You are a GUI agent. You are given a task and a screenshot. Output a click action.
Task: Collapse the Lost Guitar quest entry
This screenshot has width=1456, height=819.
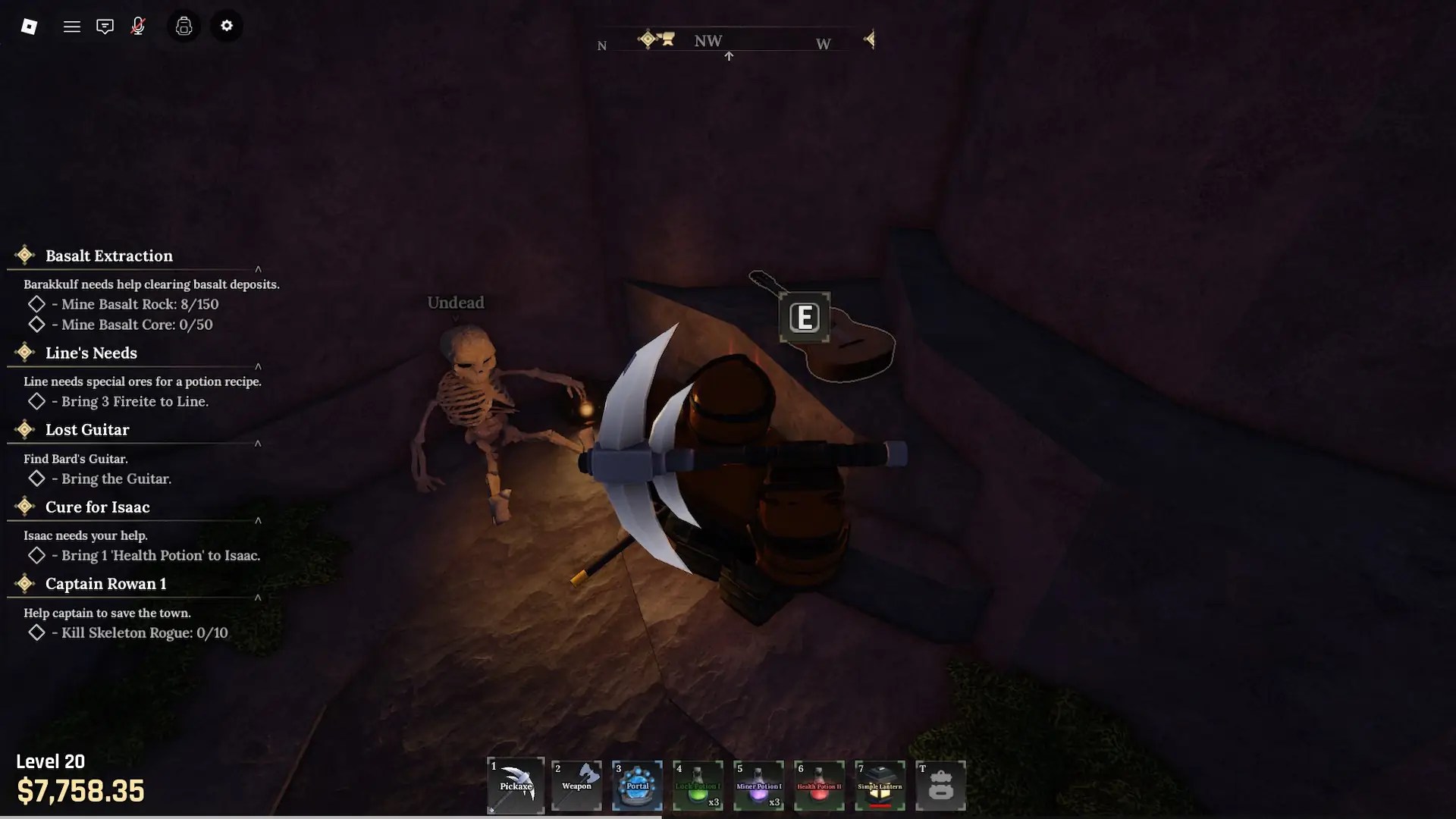pyautogui.click(x=259, y=444)
